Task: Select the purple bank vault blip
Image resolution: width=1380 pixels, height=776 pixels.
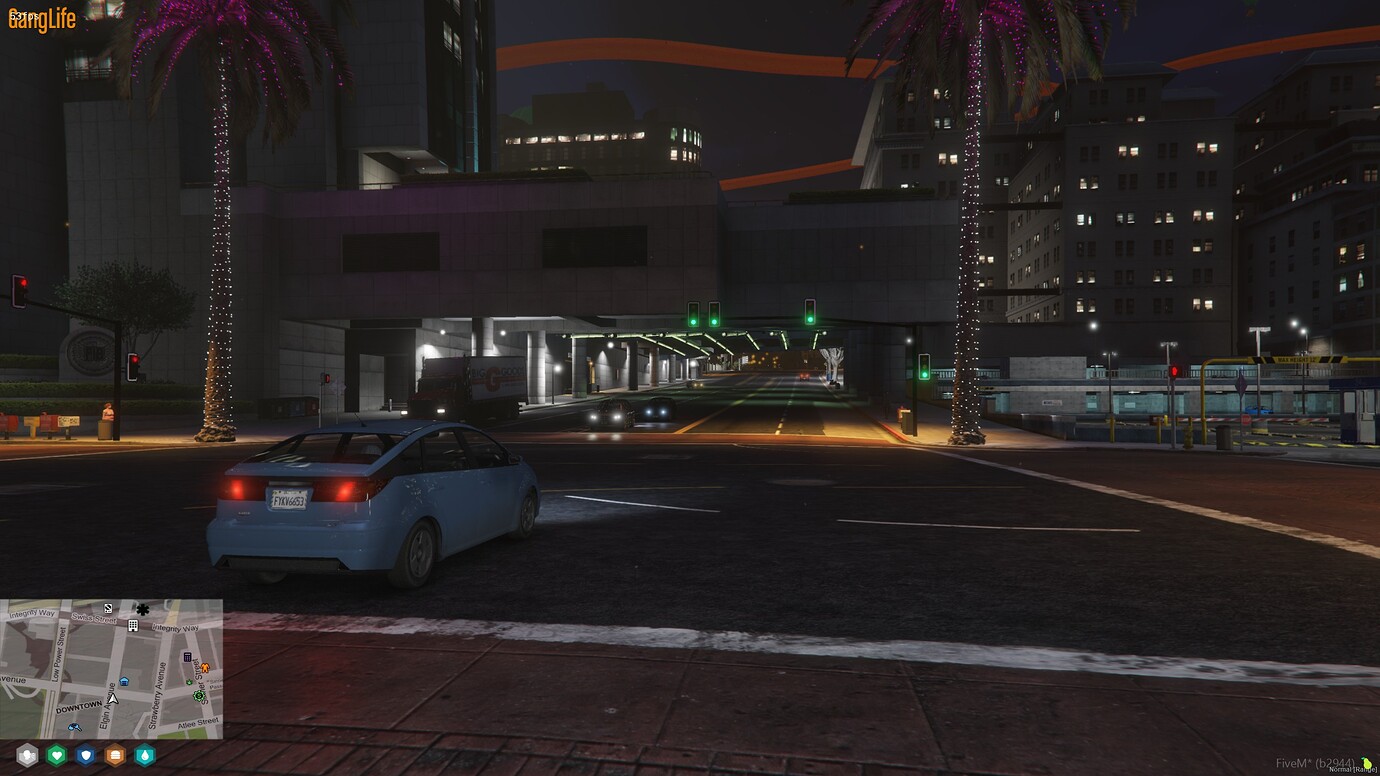Action: pos(187,657)
